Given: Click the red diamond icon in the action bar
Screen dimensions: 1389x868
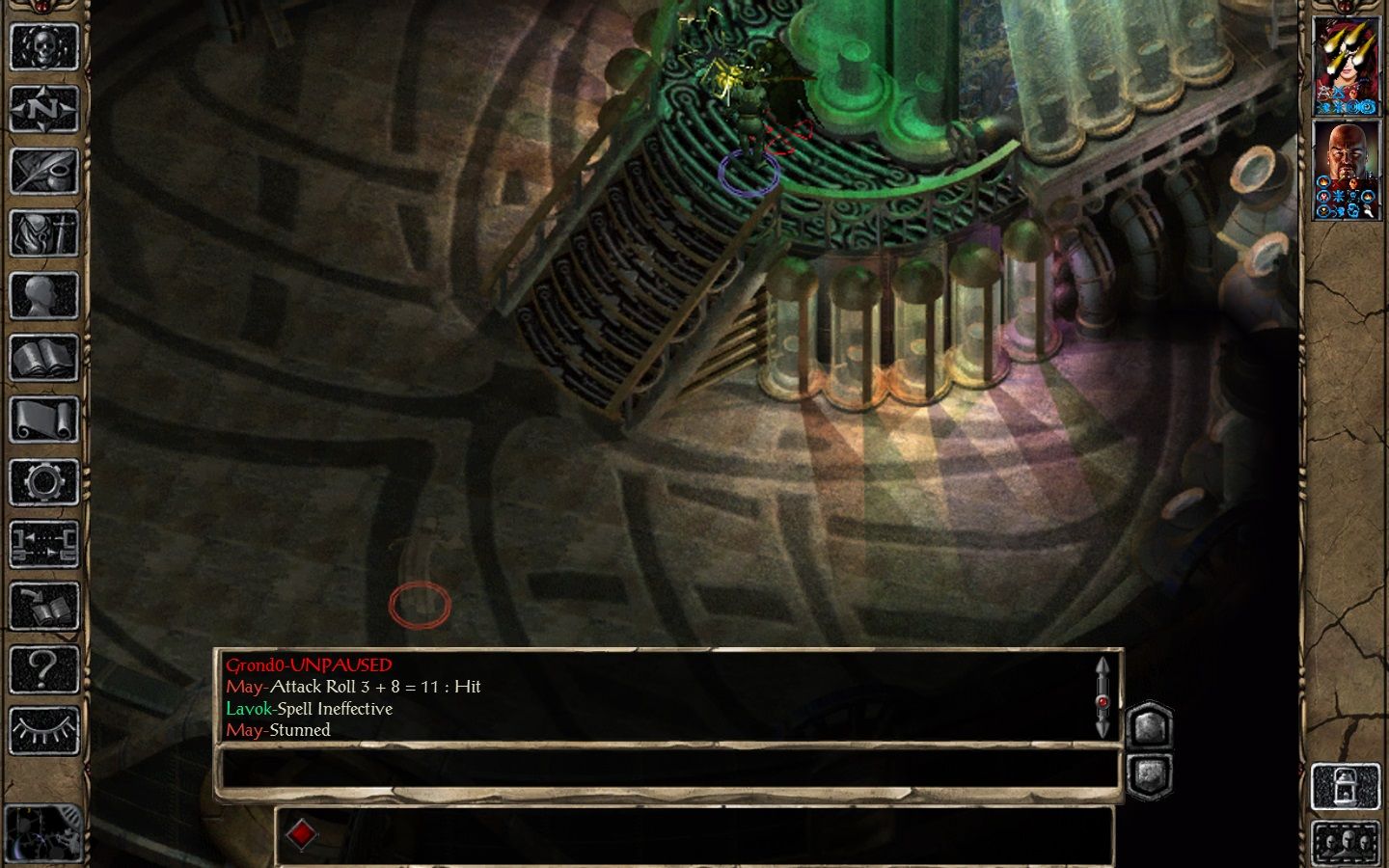Looking at the screenshot, I should tap(302, 834).
